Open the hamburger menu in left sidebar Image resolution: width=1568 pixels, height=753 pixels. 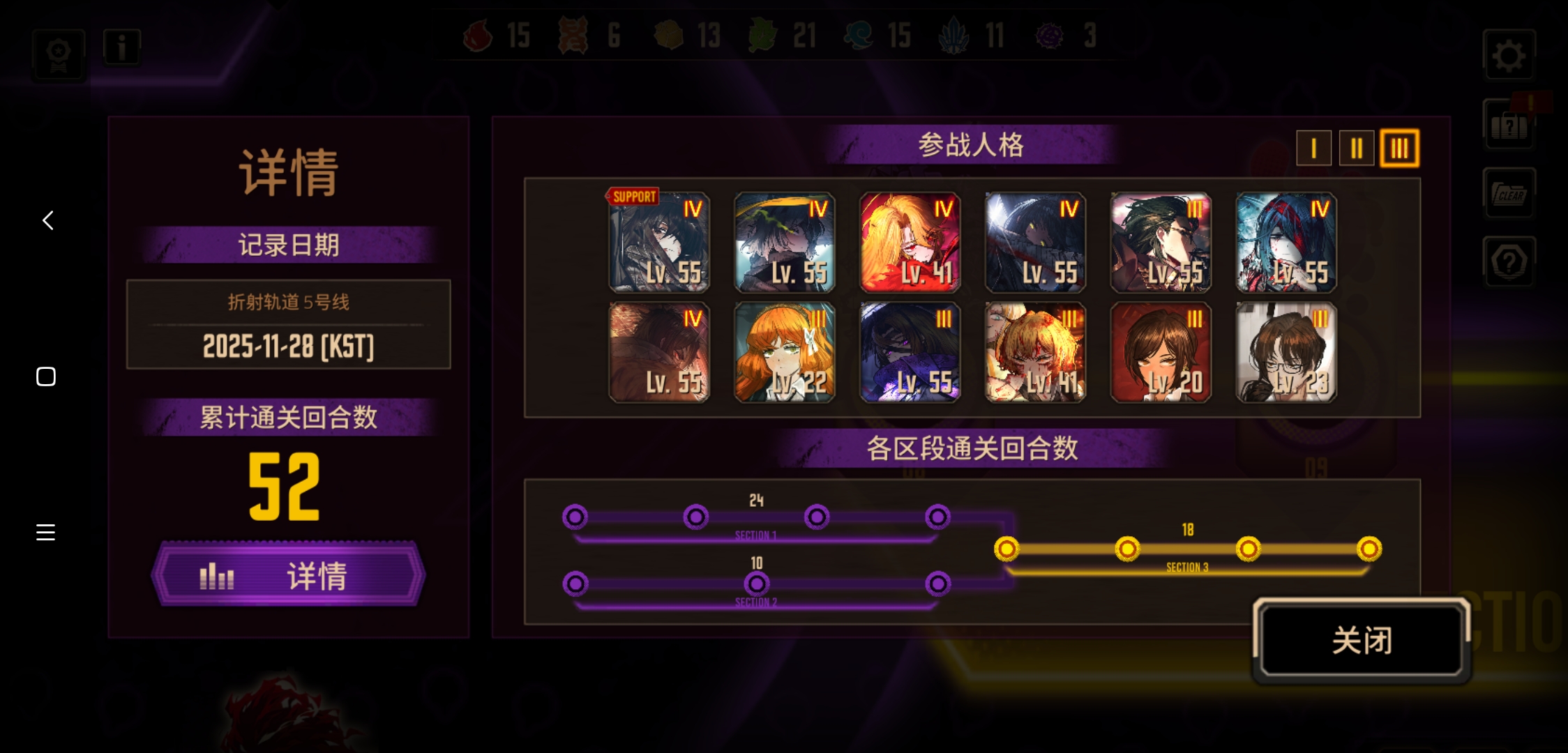[x=45, y=532]
